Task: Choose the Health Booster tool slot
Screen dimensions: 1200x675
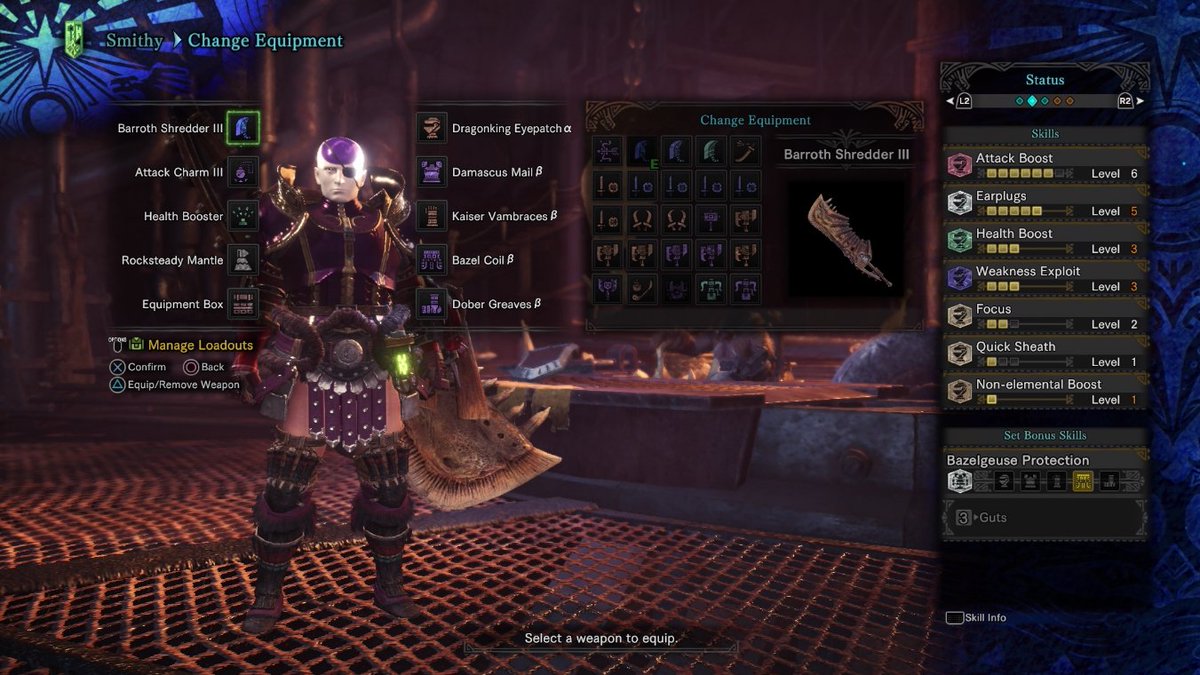Action: 242,216
